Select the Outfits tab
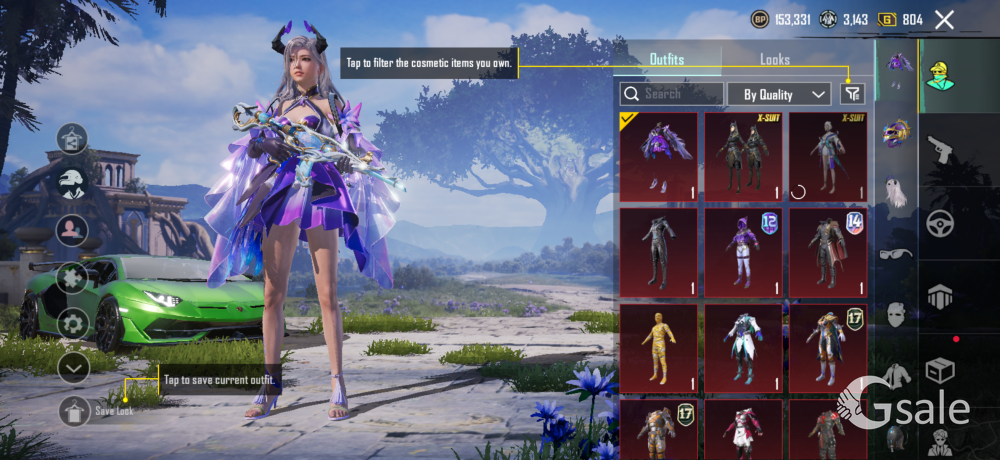Viewport: 1000px width, 460px height. pos(667,60)
